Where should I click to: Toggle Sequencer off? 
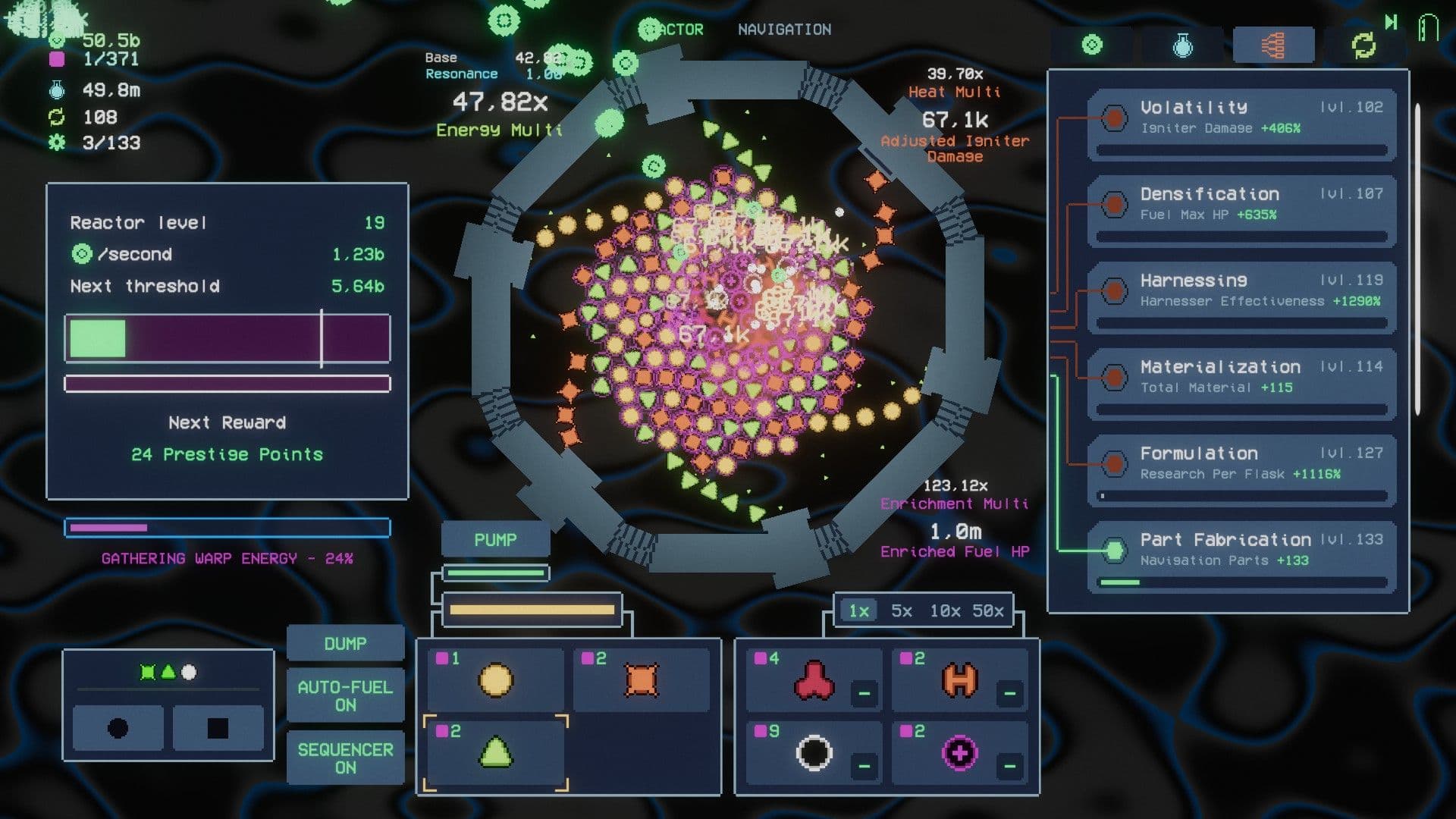tap(346, 758)
